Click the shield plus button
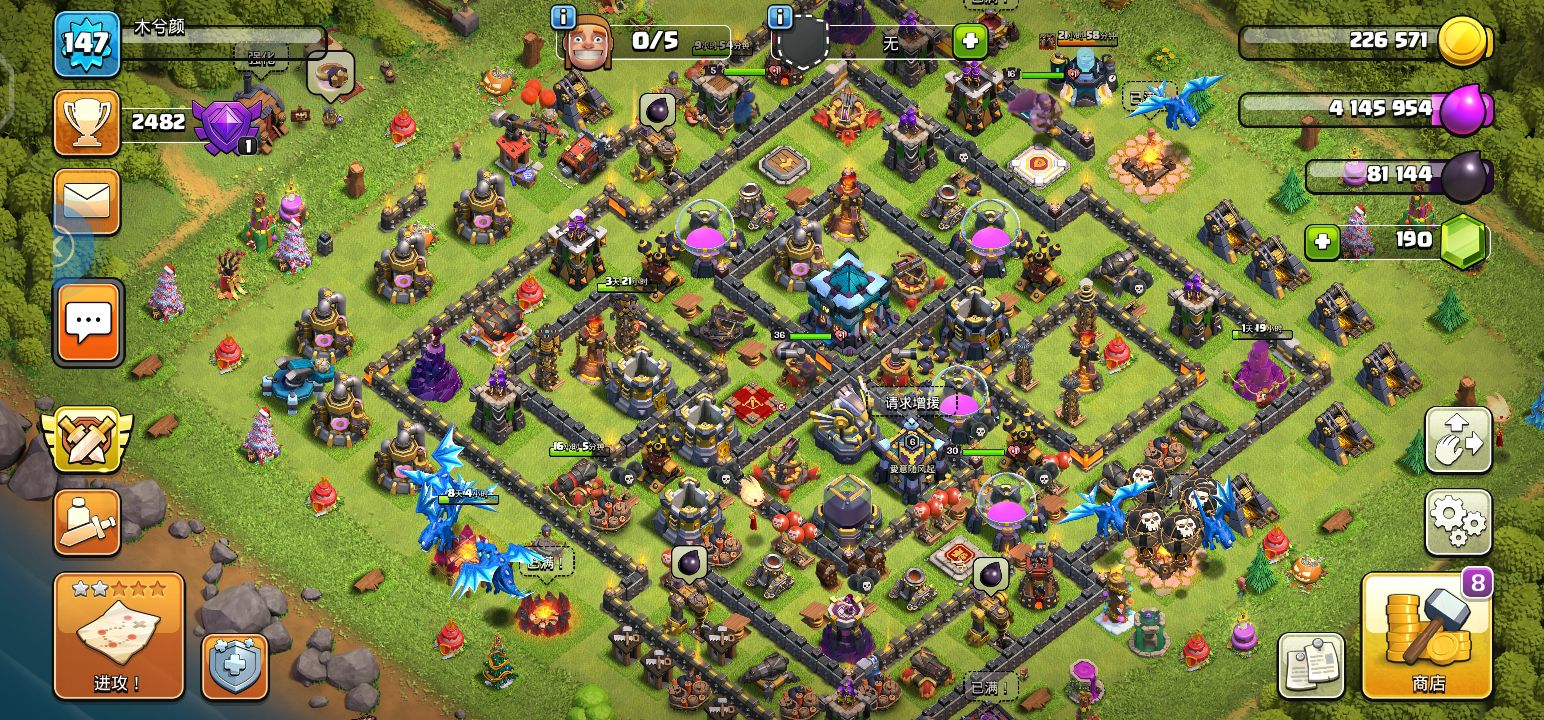1544x720 pixels. 235,667
